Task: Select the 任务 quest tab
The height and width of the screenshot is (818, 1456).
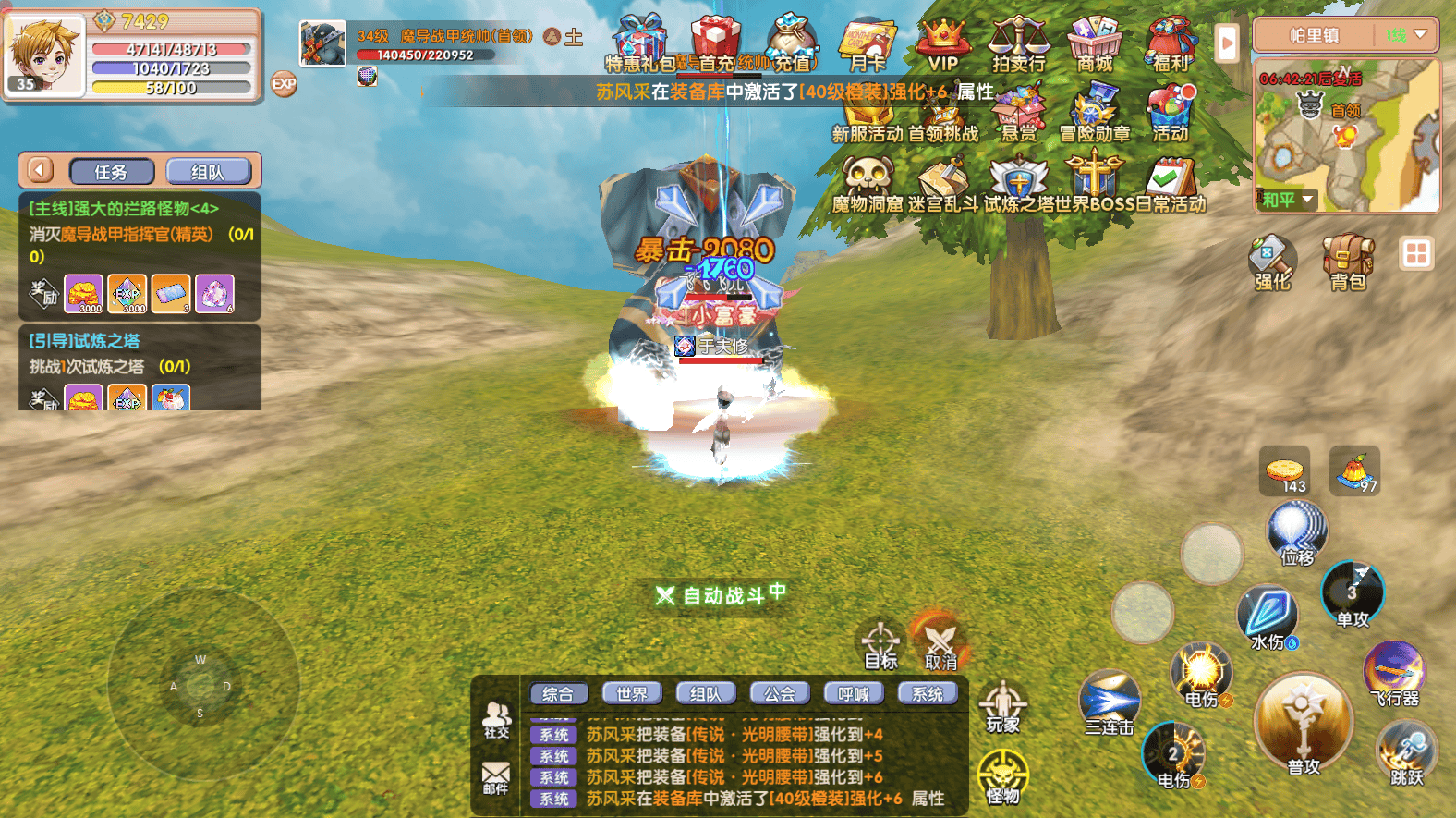Action: [111, 172]
